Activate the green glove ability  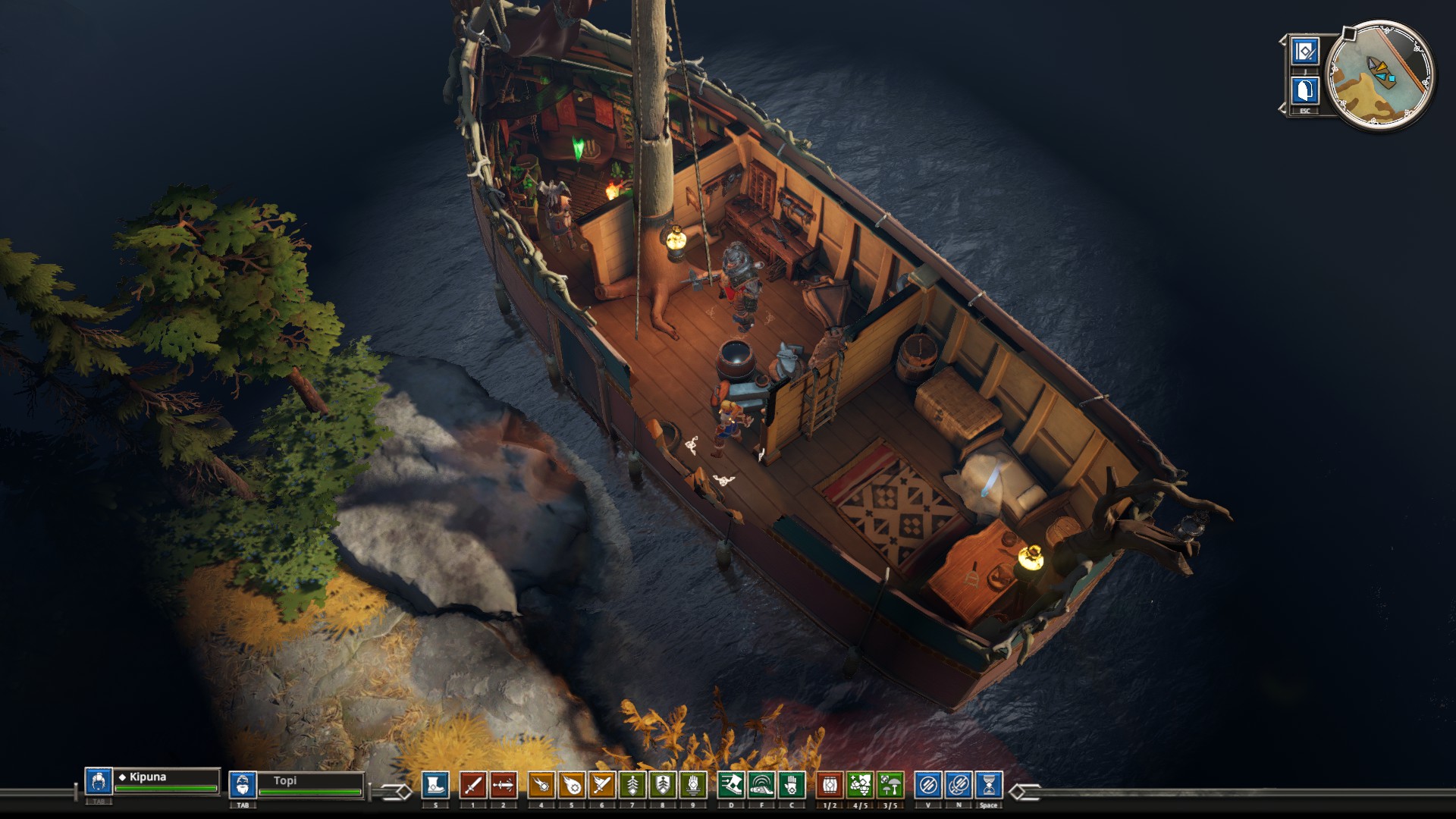792,786
